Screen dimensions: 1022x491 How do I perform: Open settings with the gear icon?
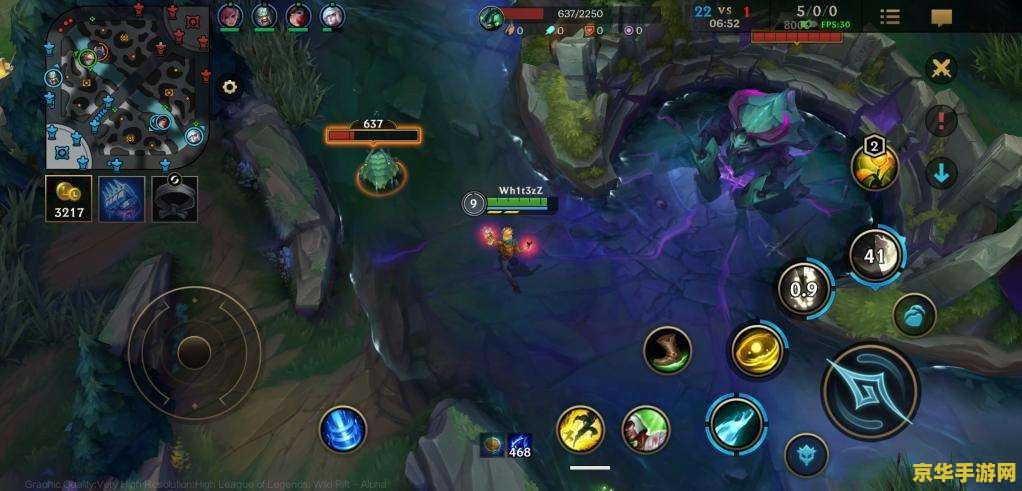(x=230, y=87)
